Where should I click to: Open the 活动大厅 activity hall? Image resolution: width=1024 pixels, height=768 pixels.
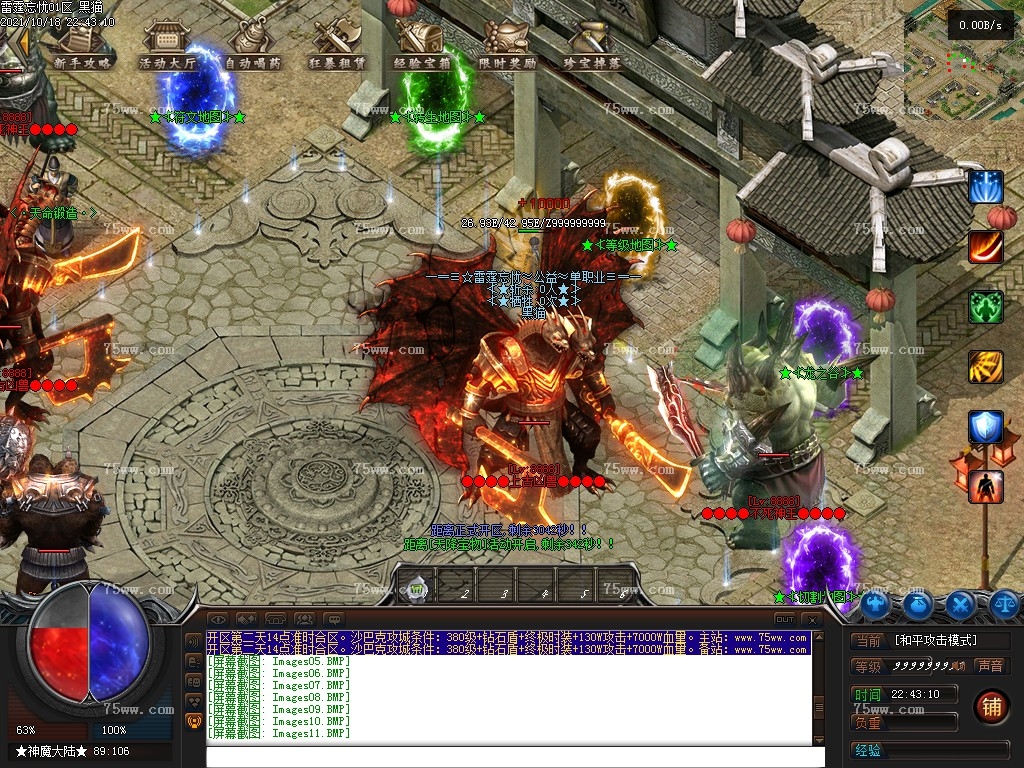pyautogui.click(x=168, y=45)
